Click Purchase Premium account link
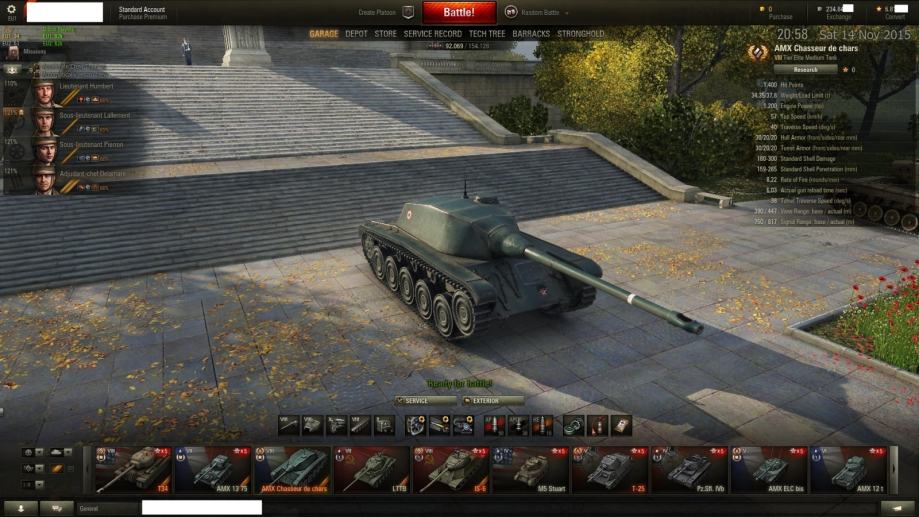Viewport: 919px width, 517px height. tap(142, 17)
